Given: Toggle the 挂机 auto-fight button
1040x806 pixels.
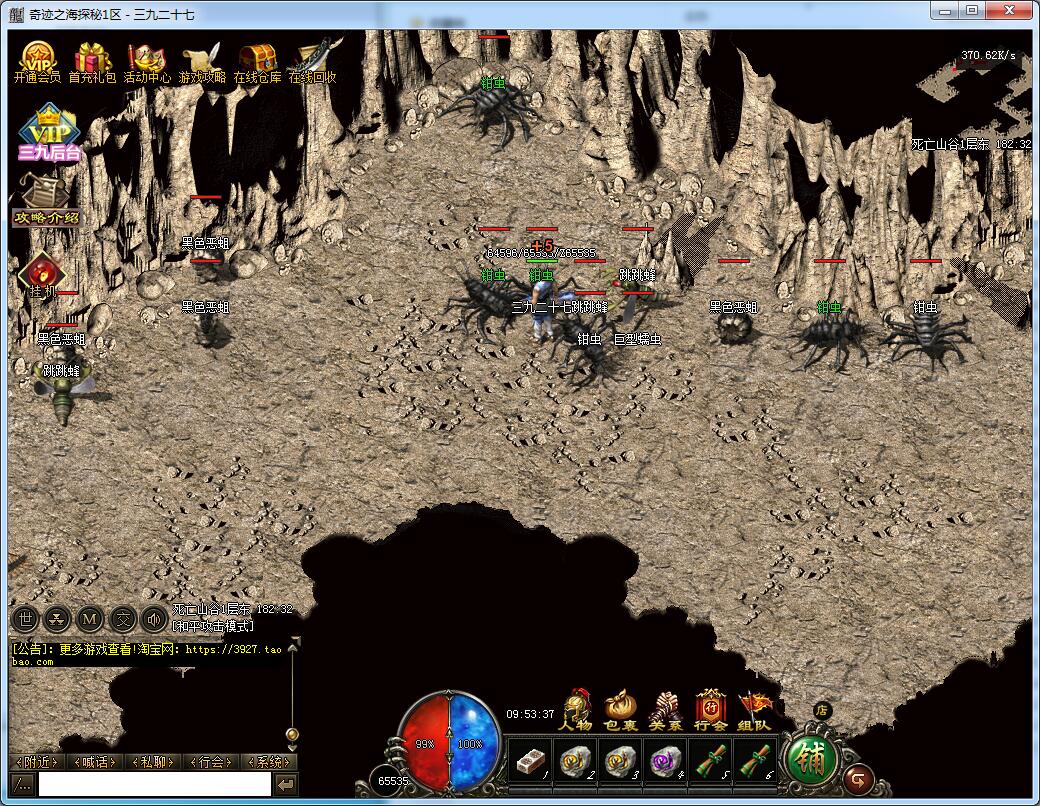Looking at the screenshot, I should [42, 275].
